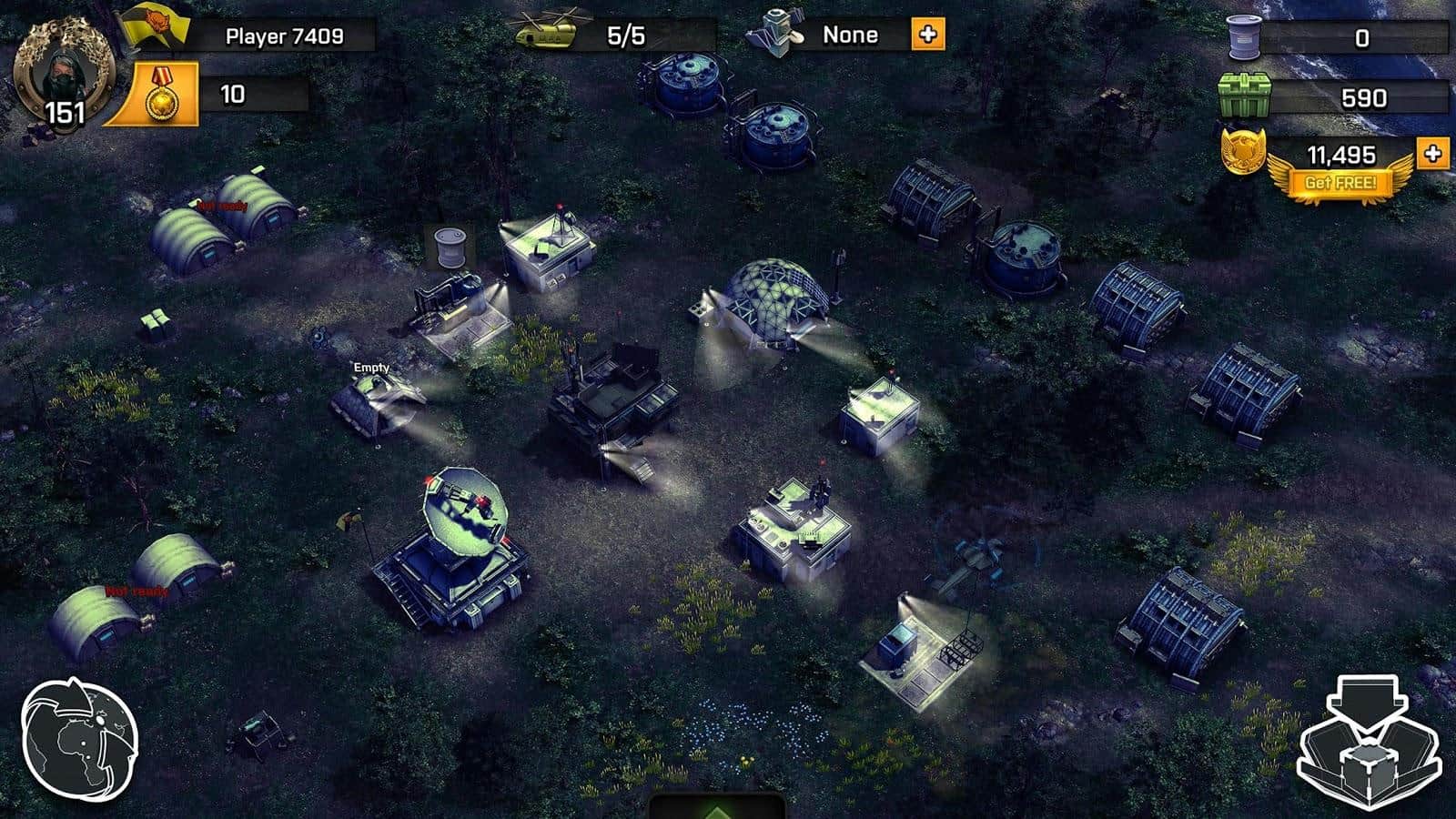Viewport: 1456px width, 819px height.
Task: Tap the steel barrel resource icon
Action: click(x=1245, y=37)
